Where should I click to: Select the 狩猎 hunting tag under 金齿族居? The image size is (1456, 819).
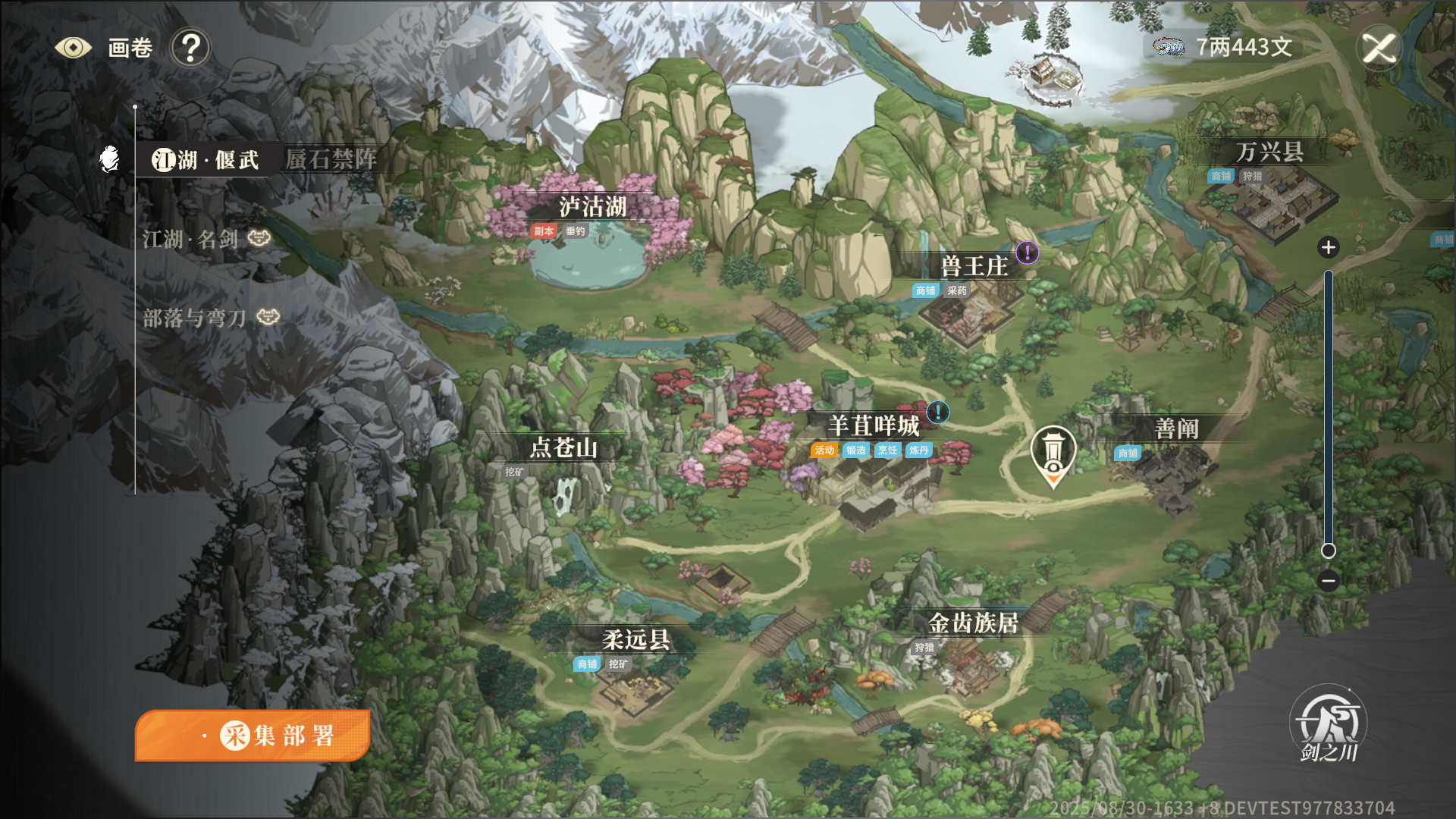[926, 648]
